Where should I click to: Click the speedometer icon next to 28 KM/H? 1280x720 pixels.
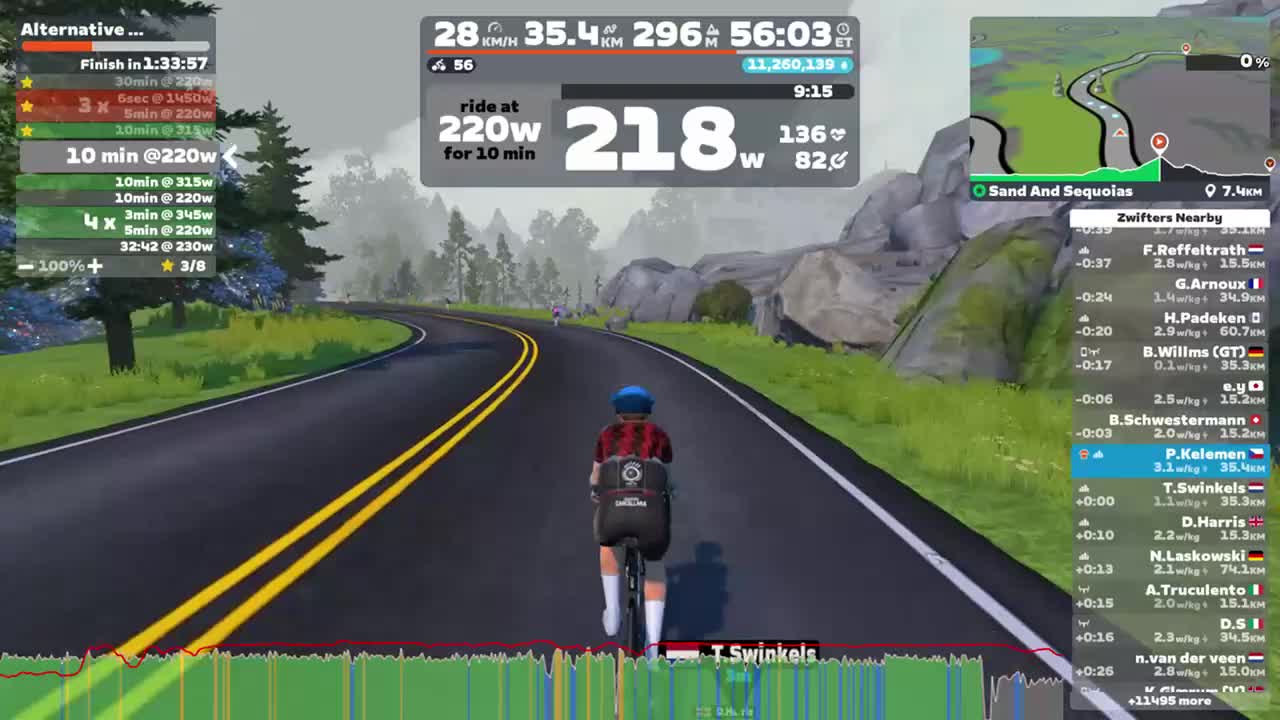pyautogui.click(x=496, y=28)
